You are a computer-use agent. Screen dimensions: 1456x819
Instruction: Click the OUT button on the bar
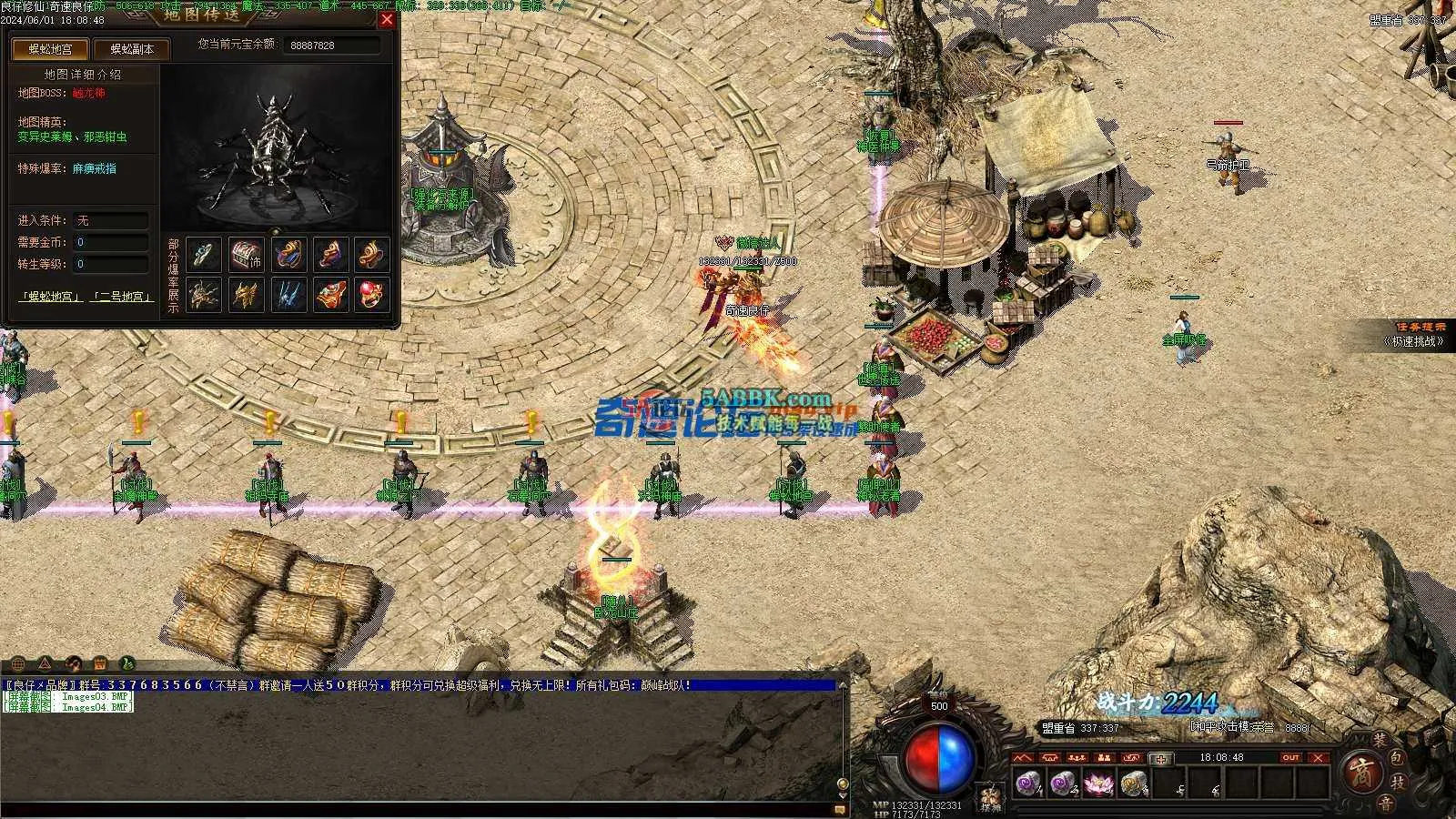(1290, 757)
